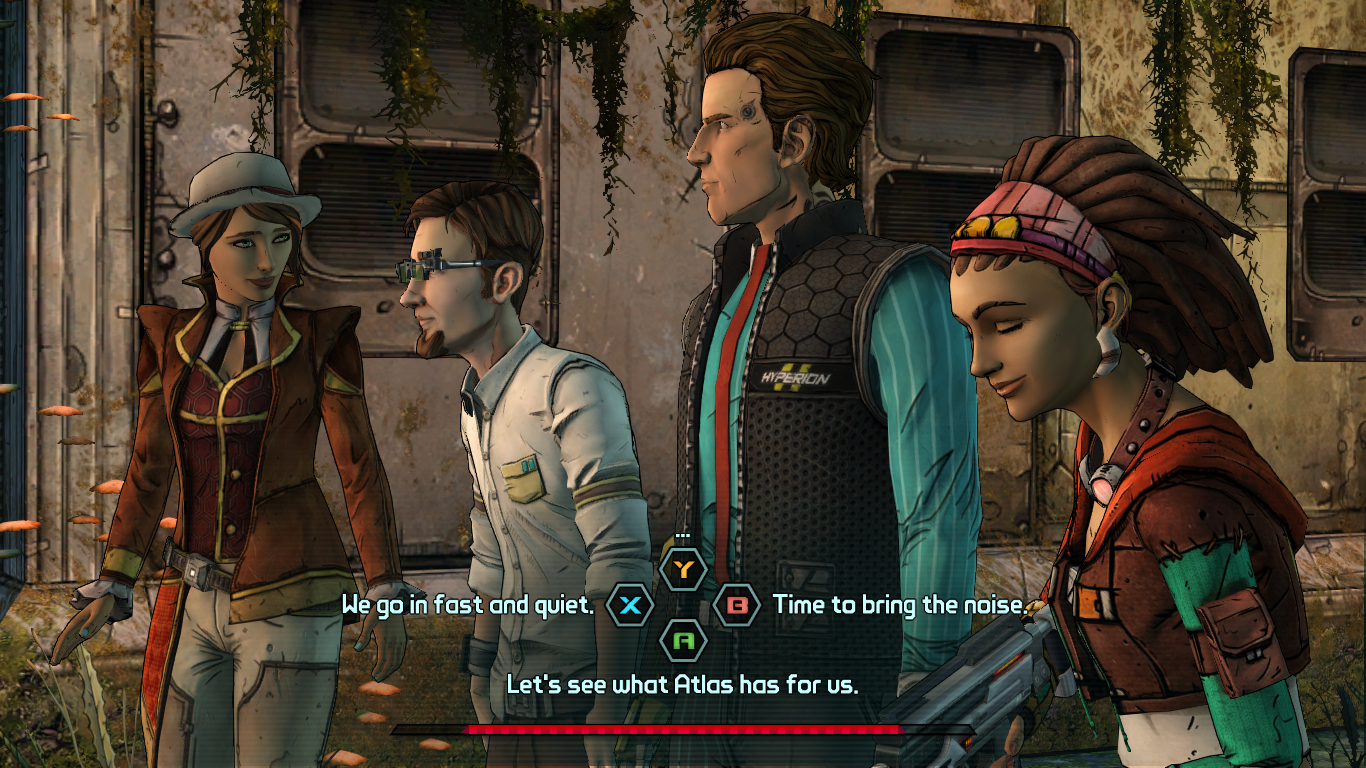Viewport: 1366px width, 768px height.
Task: Choose the silent "..." response
Action: click(684, 570)
